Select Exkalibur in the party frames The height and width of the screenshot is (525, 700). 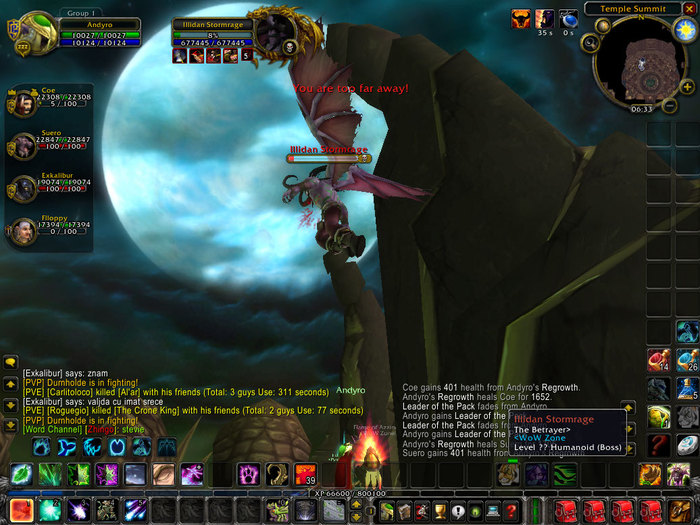pos(22,190)
